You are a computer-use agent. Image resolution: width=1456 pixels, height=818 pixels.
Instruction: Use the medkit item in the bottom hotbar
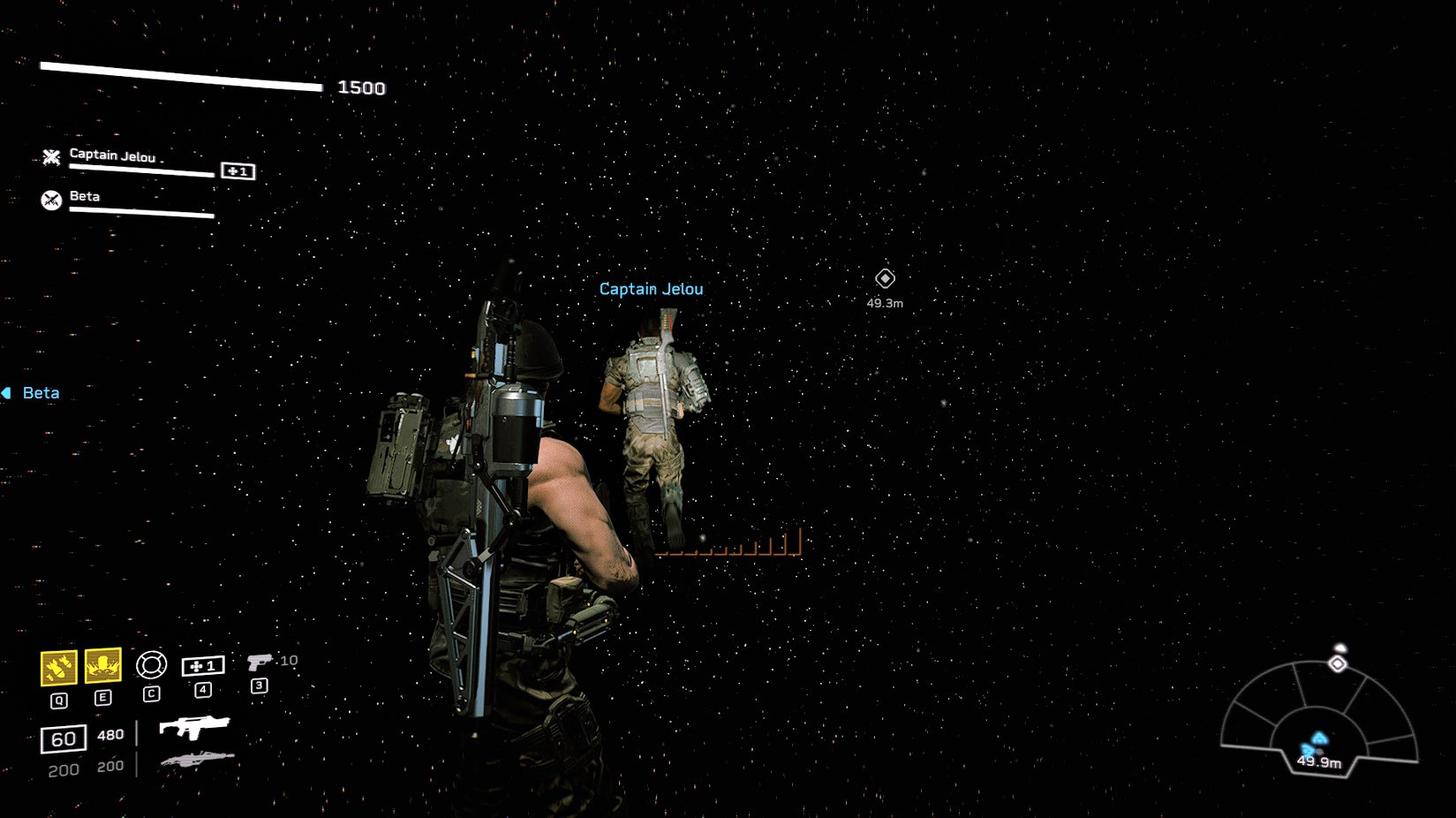coord(203,666)
